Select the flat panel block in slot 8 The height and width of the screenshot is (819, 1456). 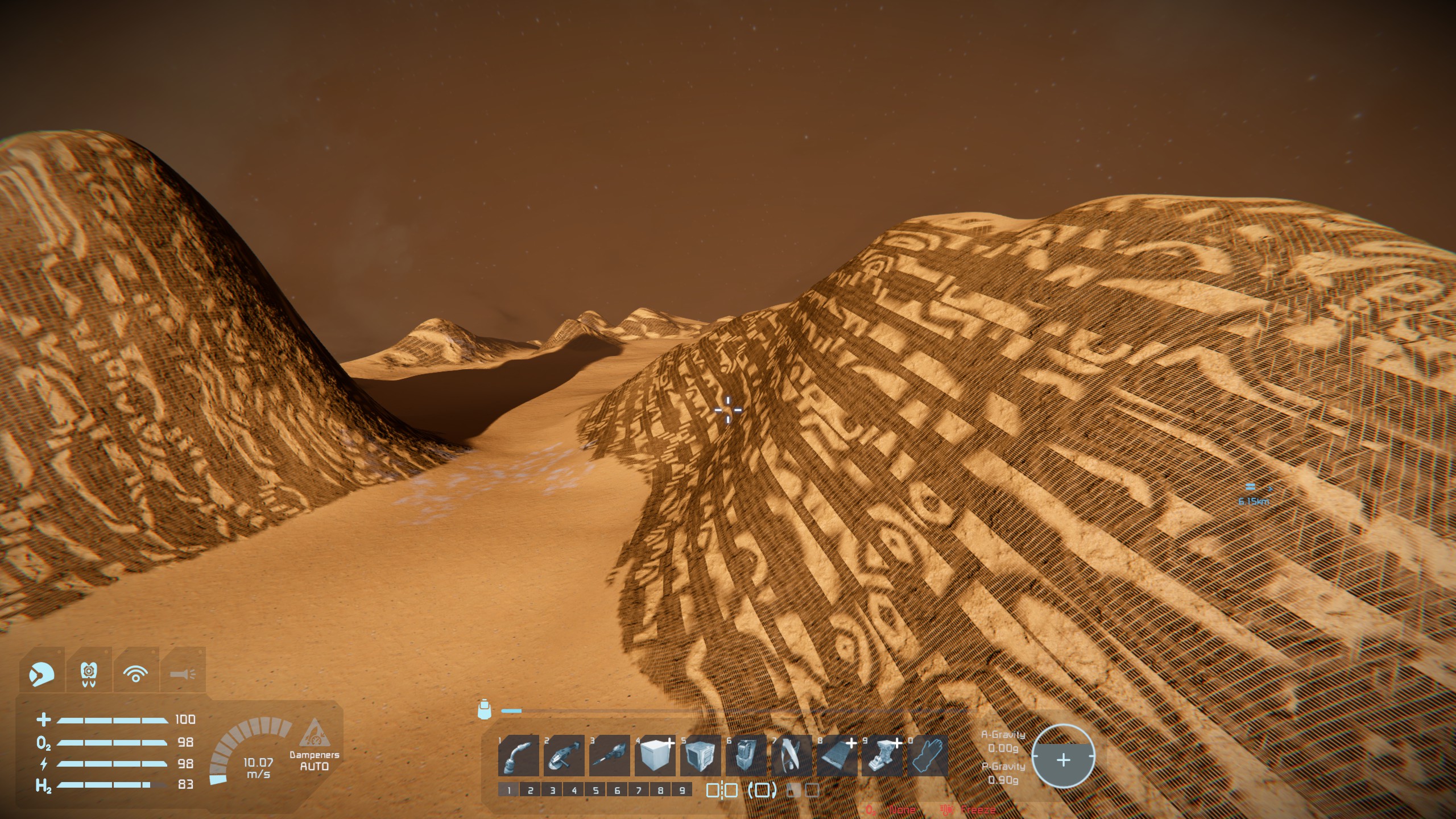point(837,755)
